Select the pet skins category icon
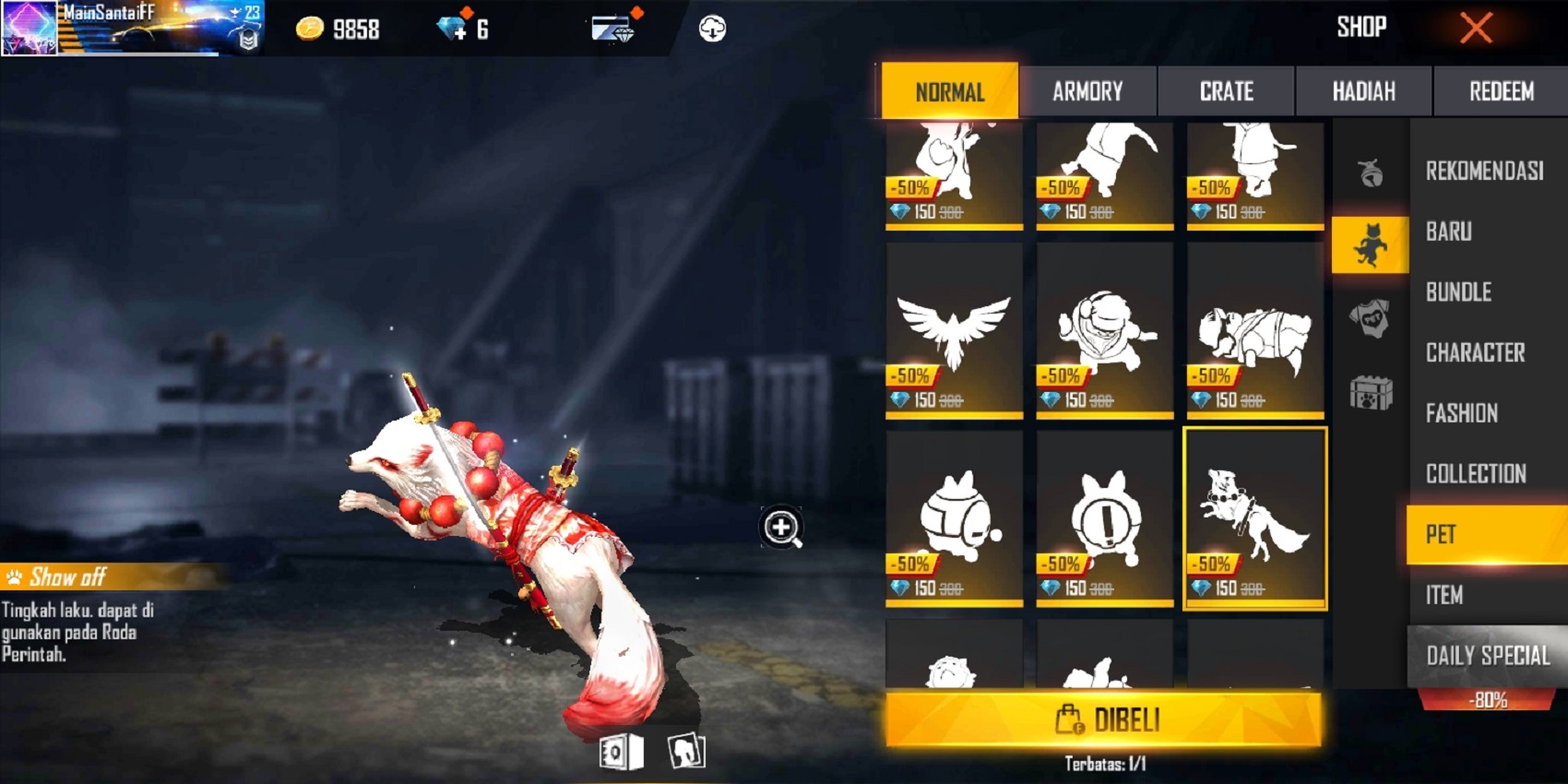This screenshot has width=1568, height=784. 1370,244
